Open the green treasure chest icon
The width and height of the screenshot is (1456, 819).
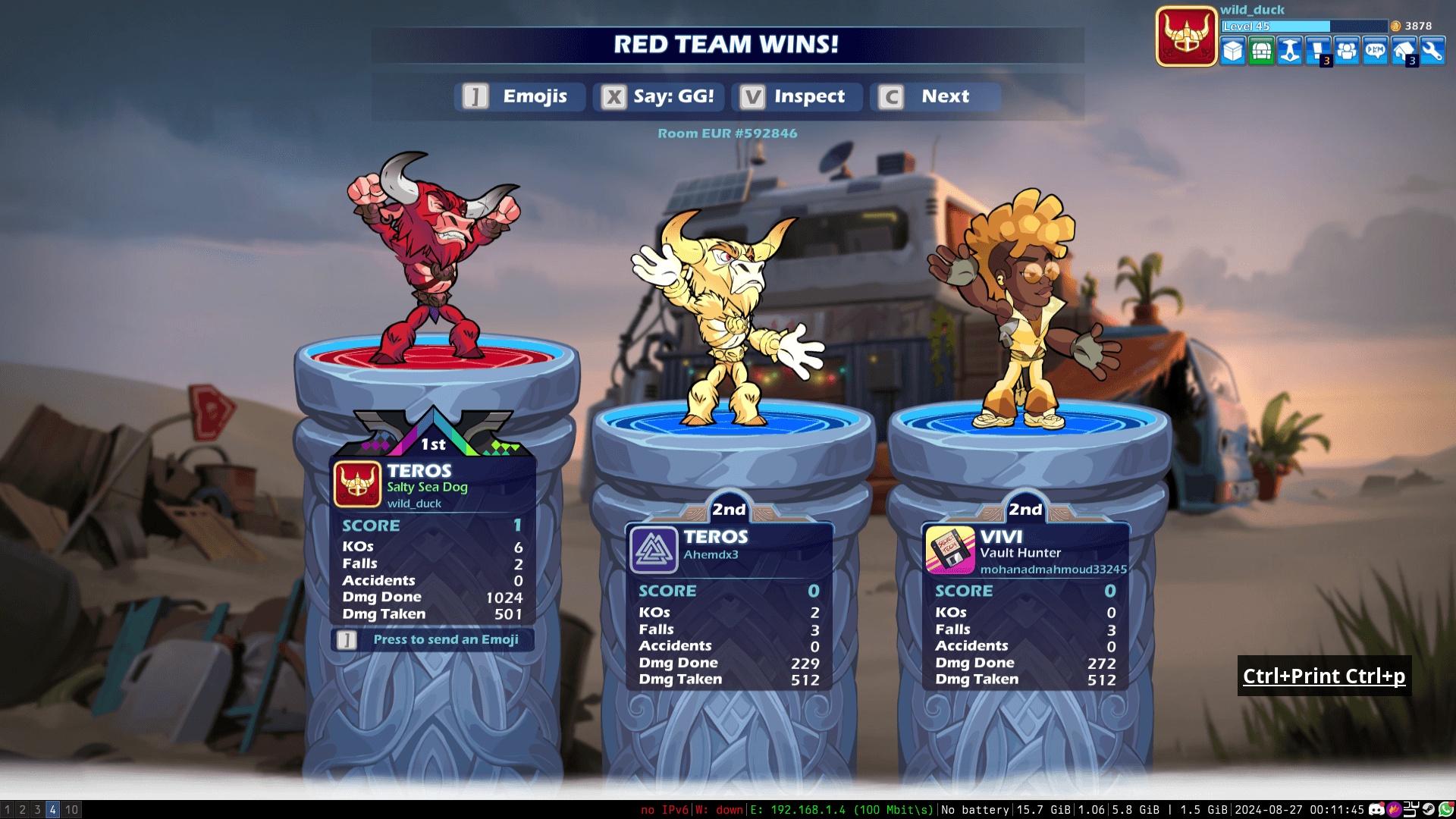click(1261, 52)
